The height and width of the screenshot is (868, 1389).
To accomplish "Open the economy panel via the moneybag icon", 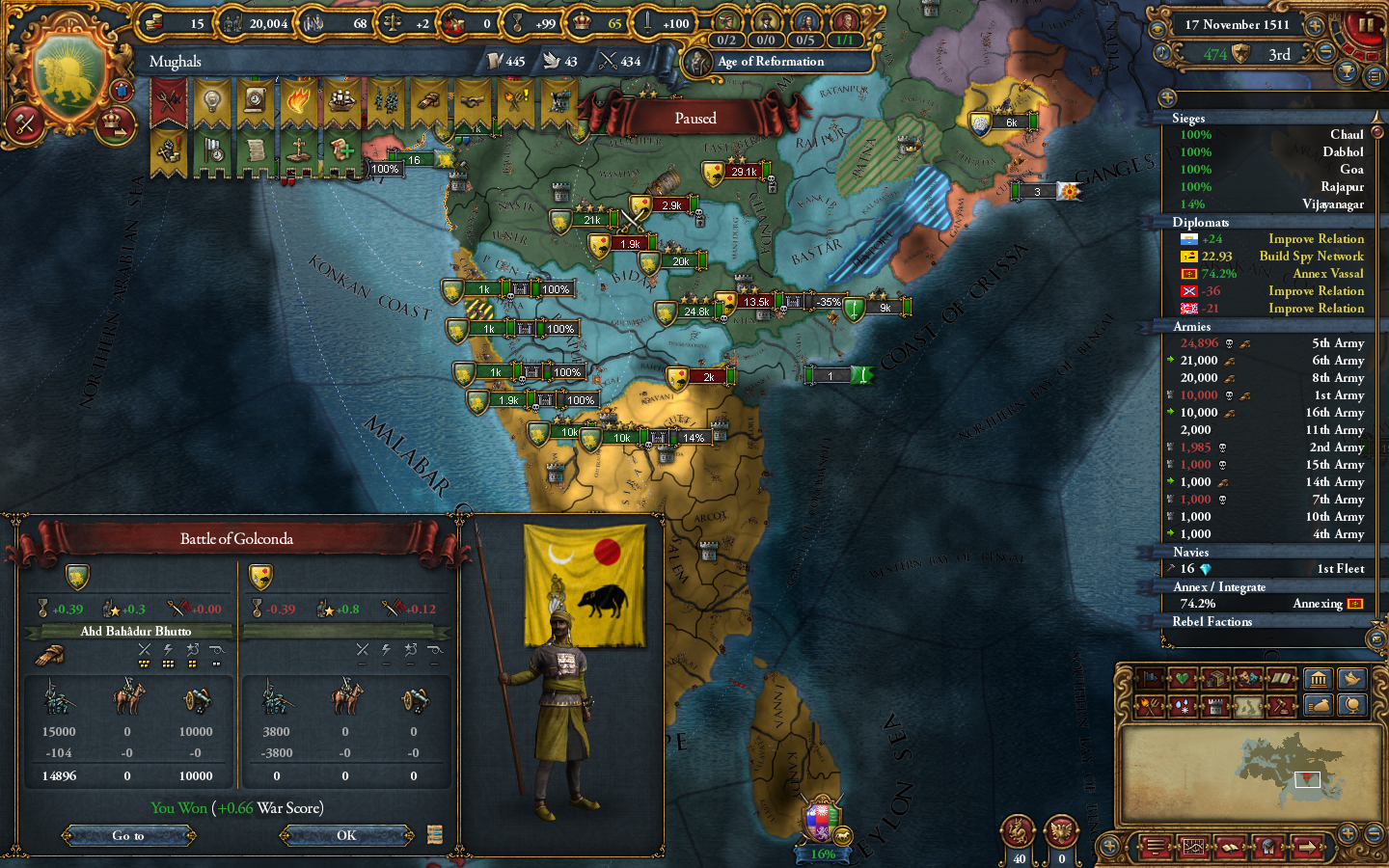I will 1319,705.
